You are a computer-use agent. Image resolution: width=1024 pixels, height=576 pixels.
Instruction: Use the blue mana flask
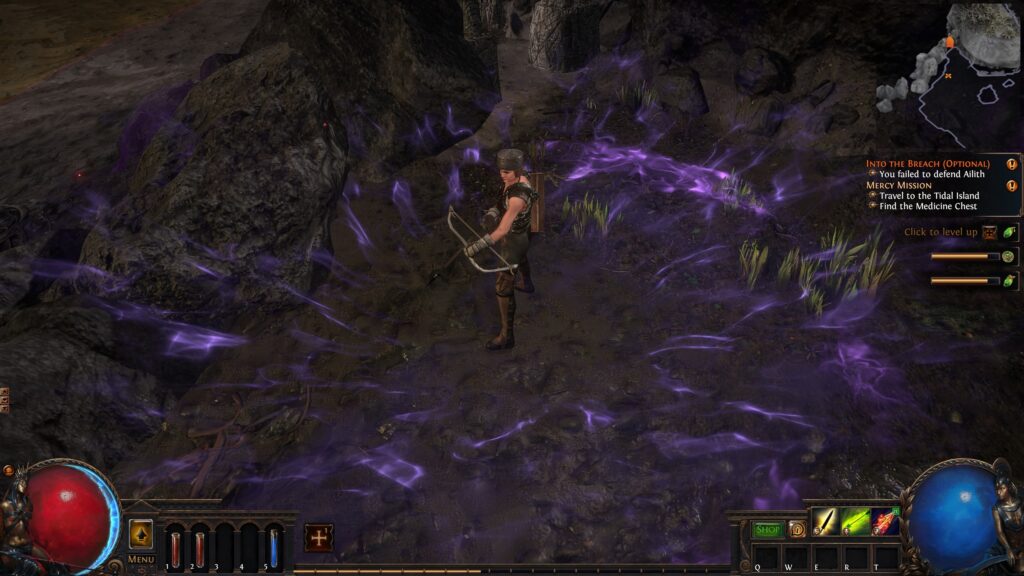(x=274, y=548)
